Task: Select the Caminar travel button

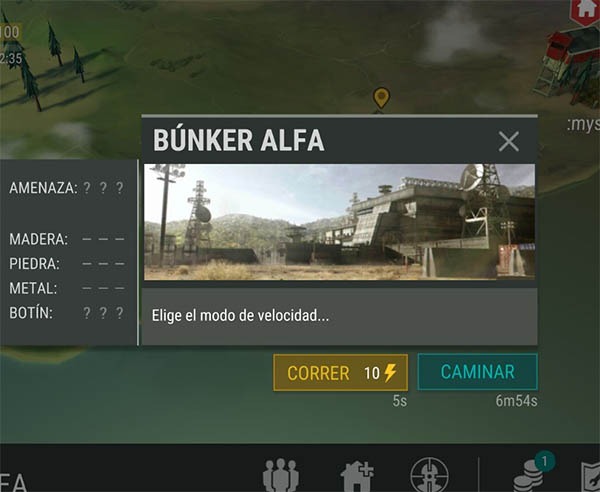Action: click(x=477, y=372)
